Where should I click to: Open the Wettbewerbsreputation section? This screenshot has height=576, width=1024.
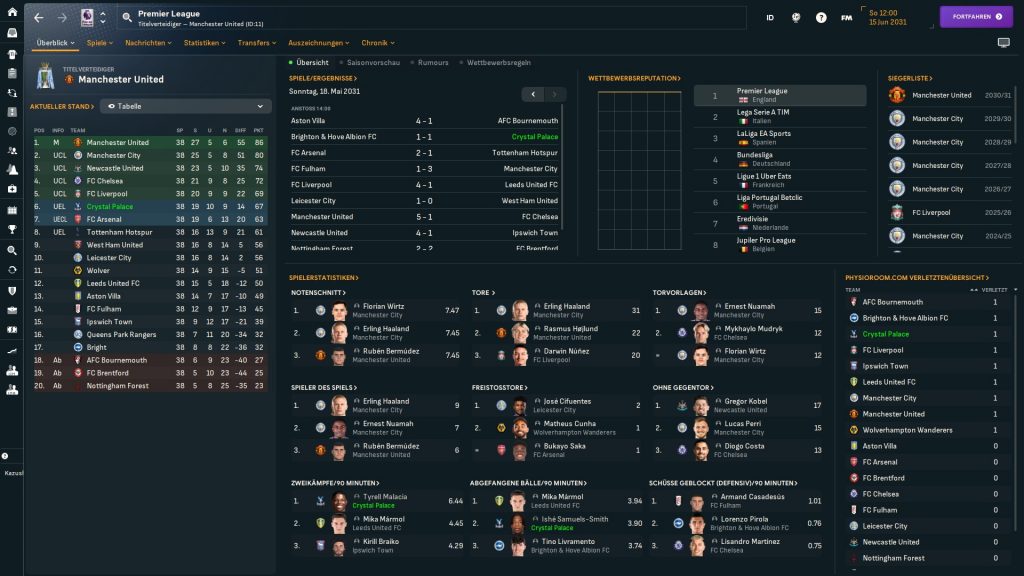pyautogui.click(x=634, y=78)
